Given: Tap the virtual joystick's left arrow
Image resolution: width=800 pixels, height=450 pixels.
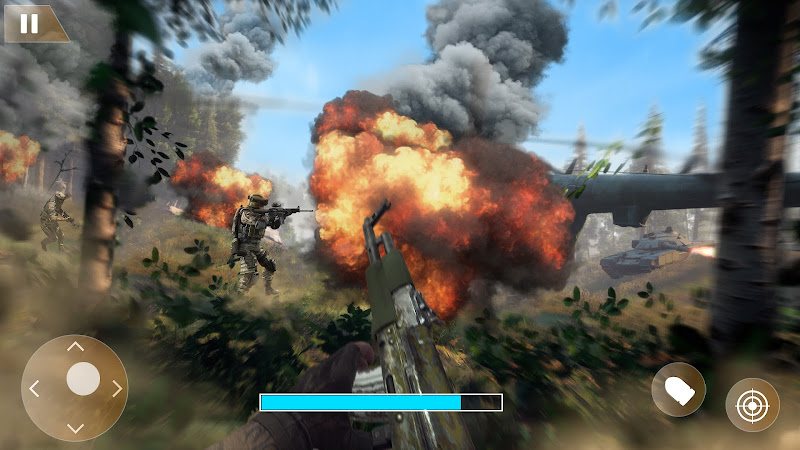Looking at the screenshot, I should pos(34,388).
